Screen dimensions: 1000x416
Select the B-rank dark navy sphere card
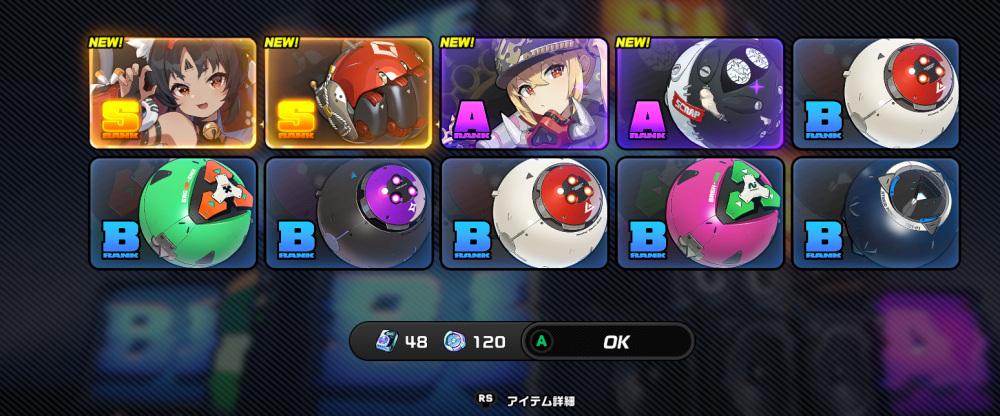click(876, 213)
